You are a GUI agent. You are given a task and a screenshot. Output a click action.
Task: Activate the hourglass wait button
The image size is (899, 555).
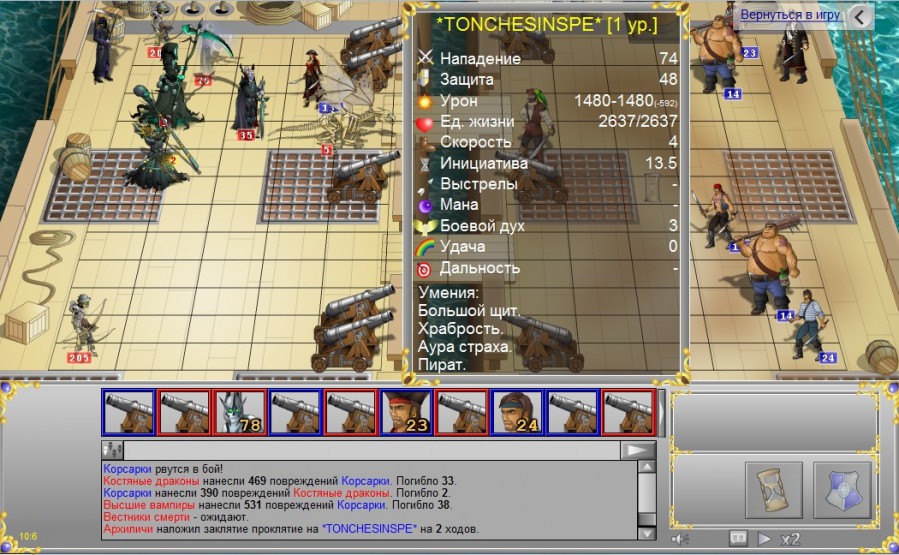point(774,490)
